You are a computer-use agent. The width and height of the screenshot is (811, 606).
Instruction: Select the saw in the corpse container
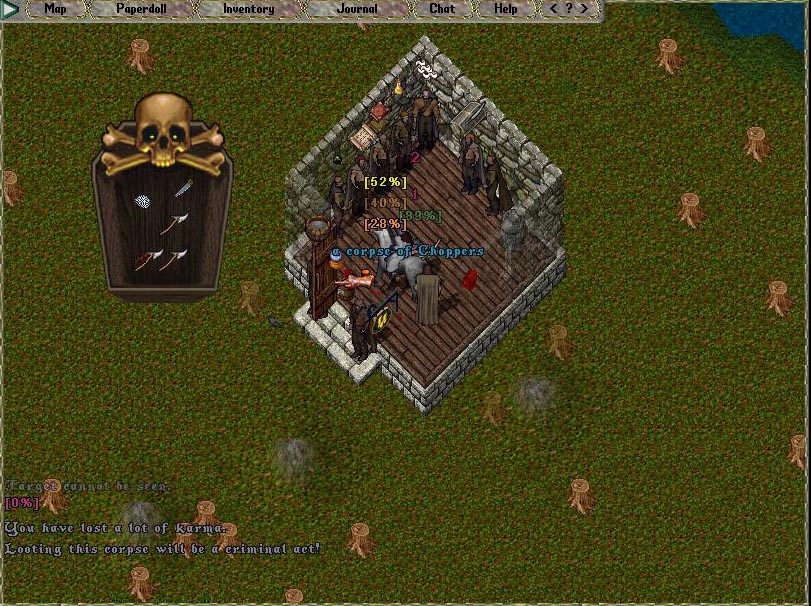click(183, 188)
